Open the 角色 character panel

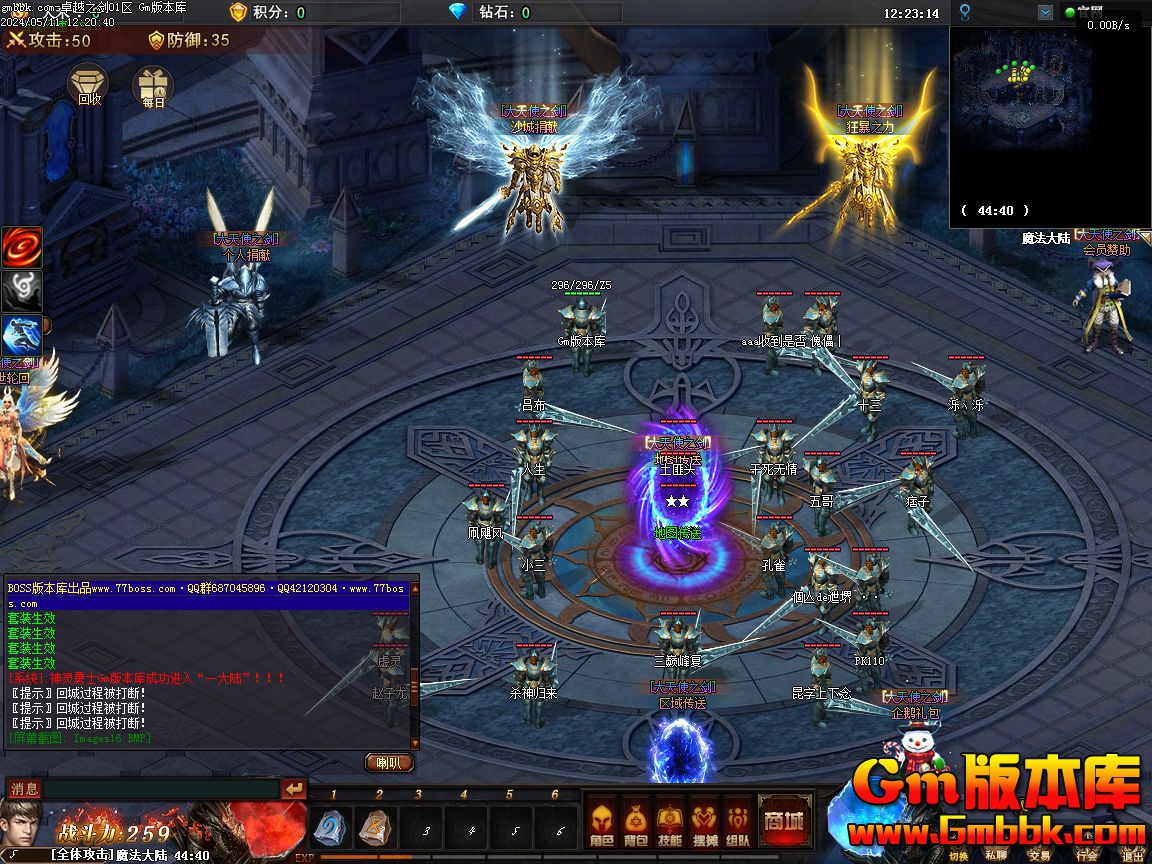click(x=601, y=822)
